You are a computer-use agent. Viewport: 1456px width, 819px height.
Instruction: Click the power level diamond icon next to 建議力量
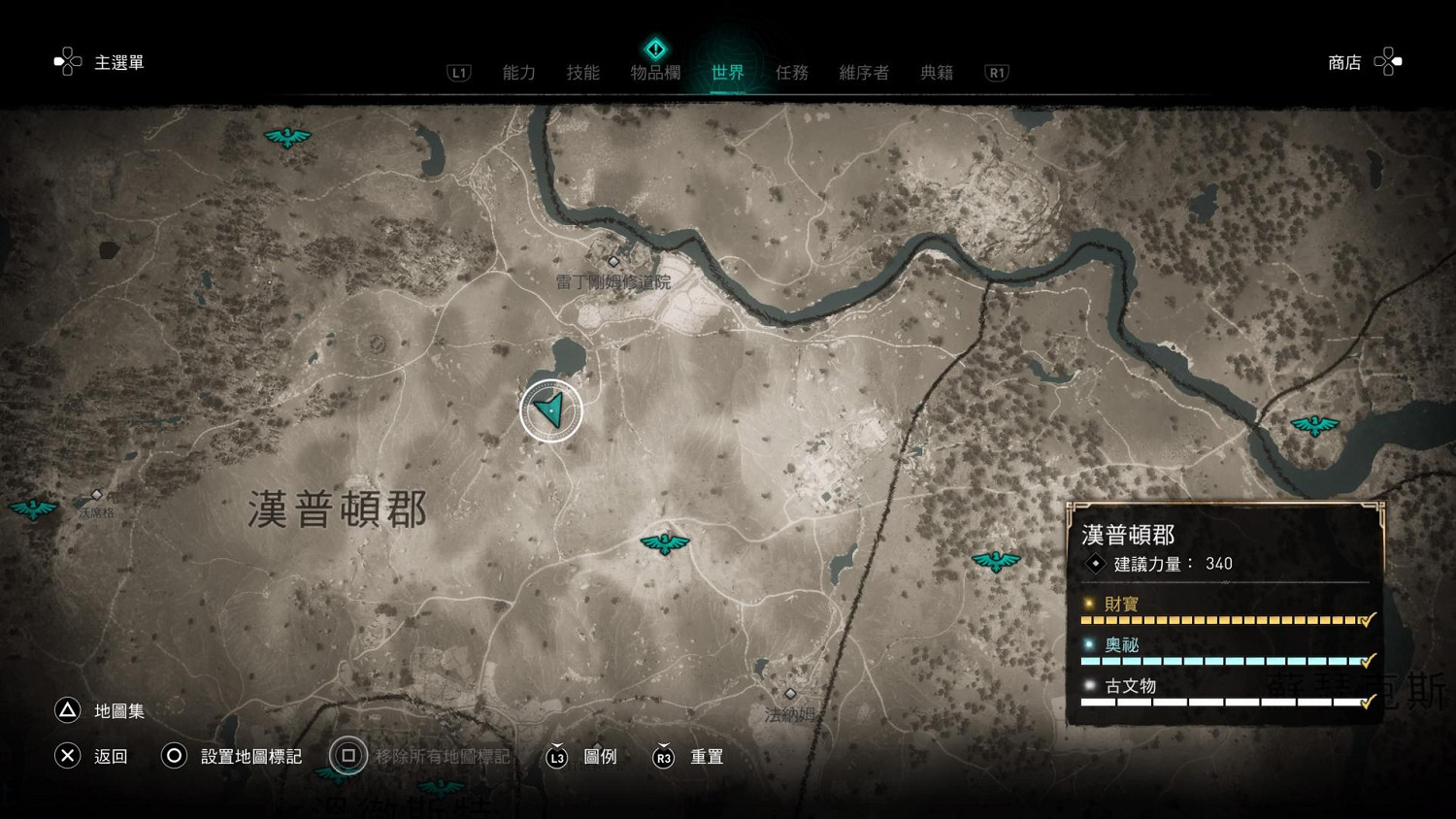(x=1095, y=564)
